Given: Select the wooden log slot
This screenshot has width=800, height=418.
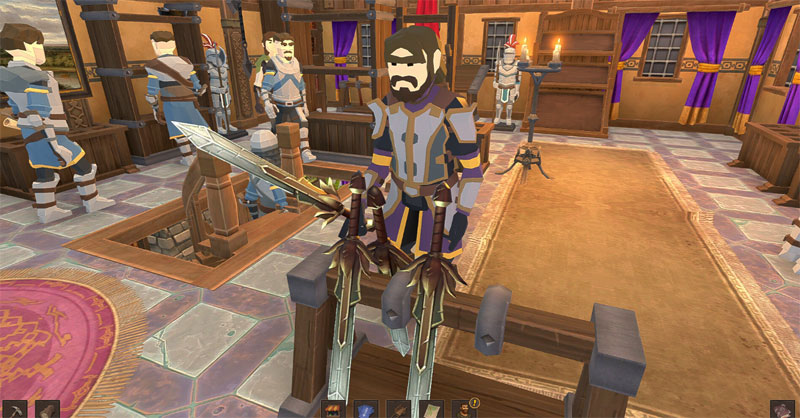Looking at the screenshot, I should 47,410.
